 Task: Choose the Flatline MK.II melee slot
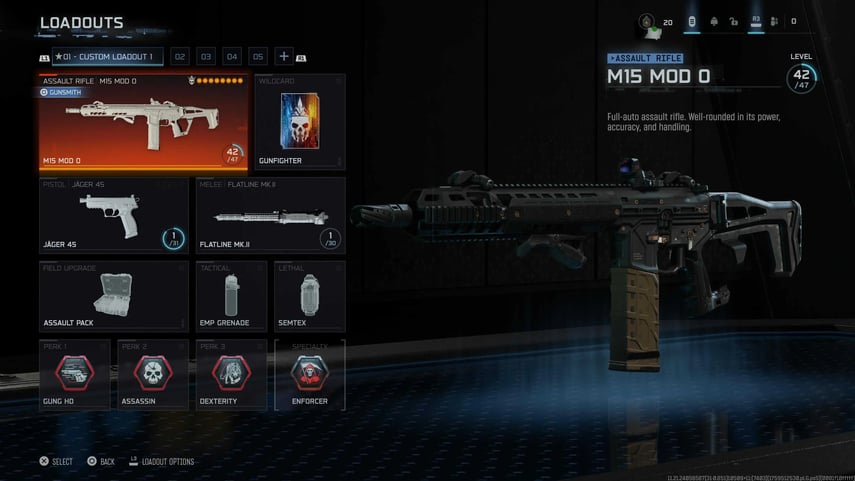point(270,214)
